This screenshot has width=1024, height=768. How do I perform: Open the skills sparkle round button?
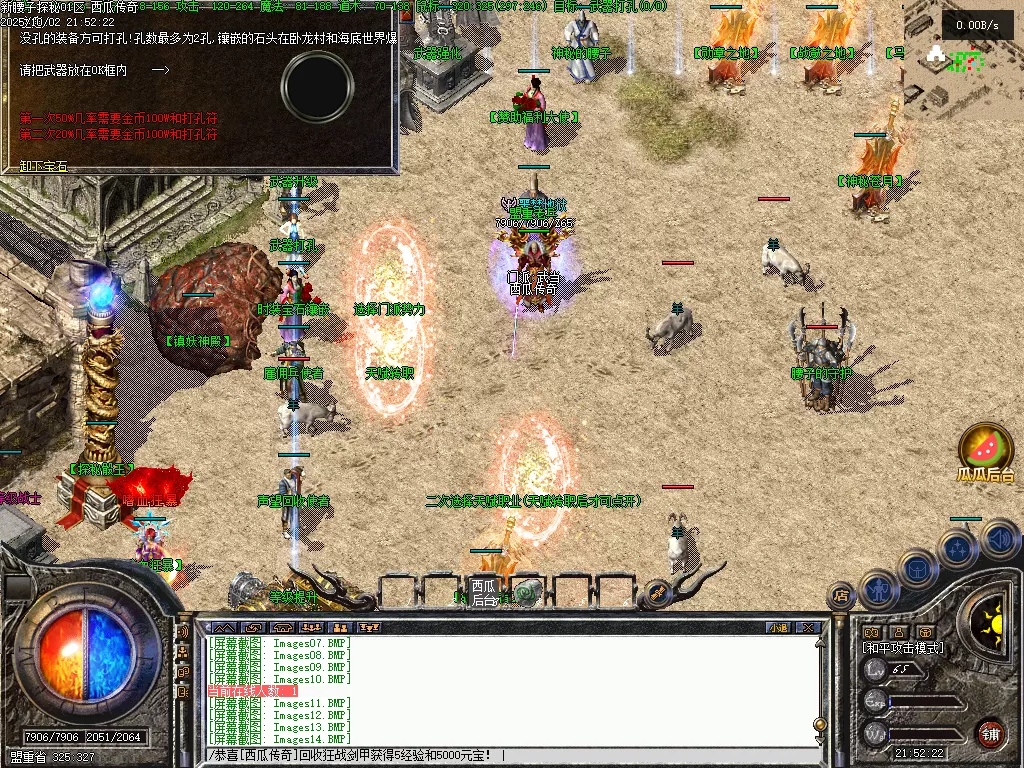coord(958,549)
